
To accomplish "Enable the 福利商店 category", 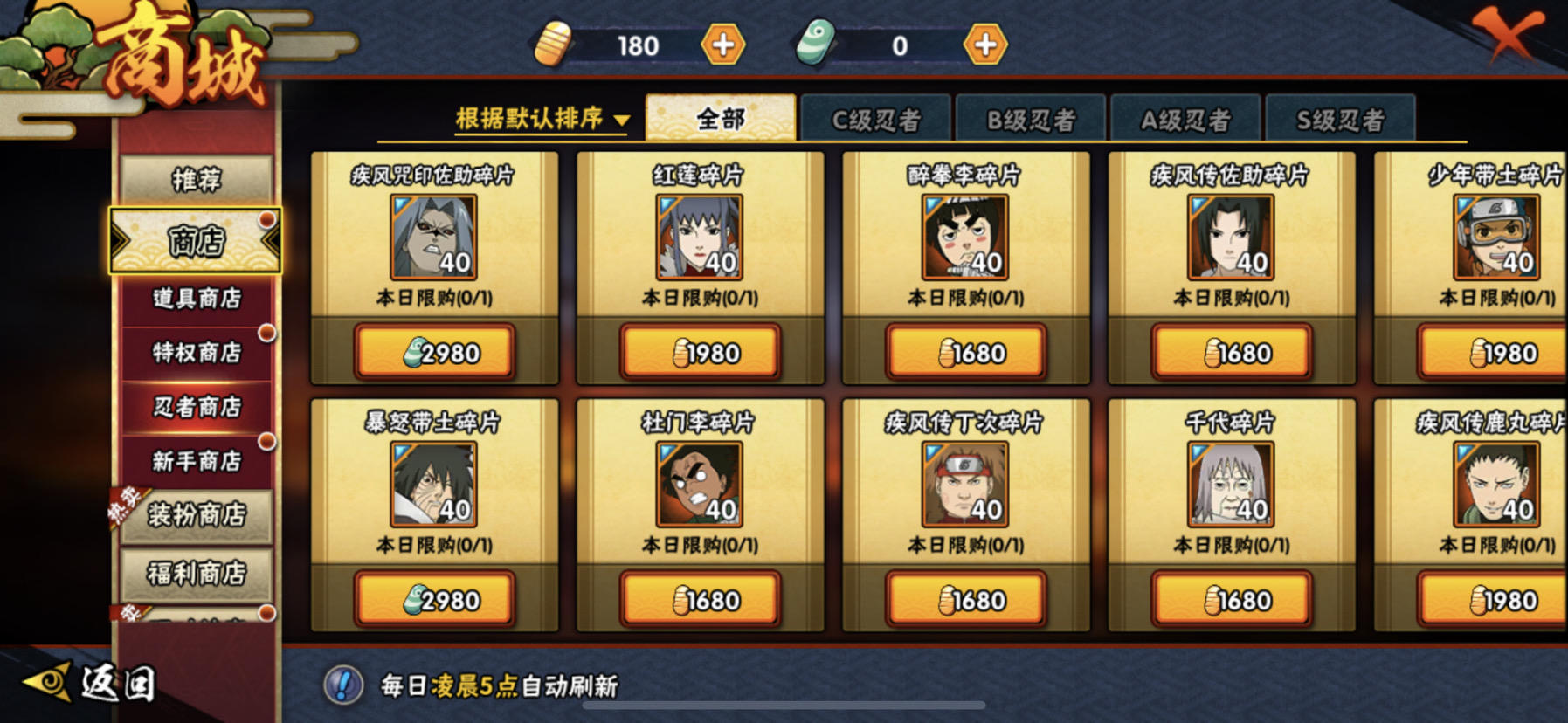I will [x=194, y=574].
